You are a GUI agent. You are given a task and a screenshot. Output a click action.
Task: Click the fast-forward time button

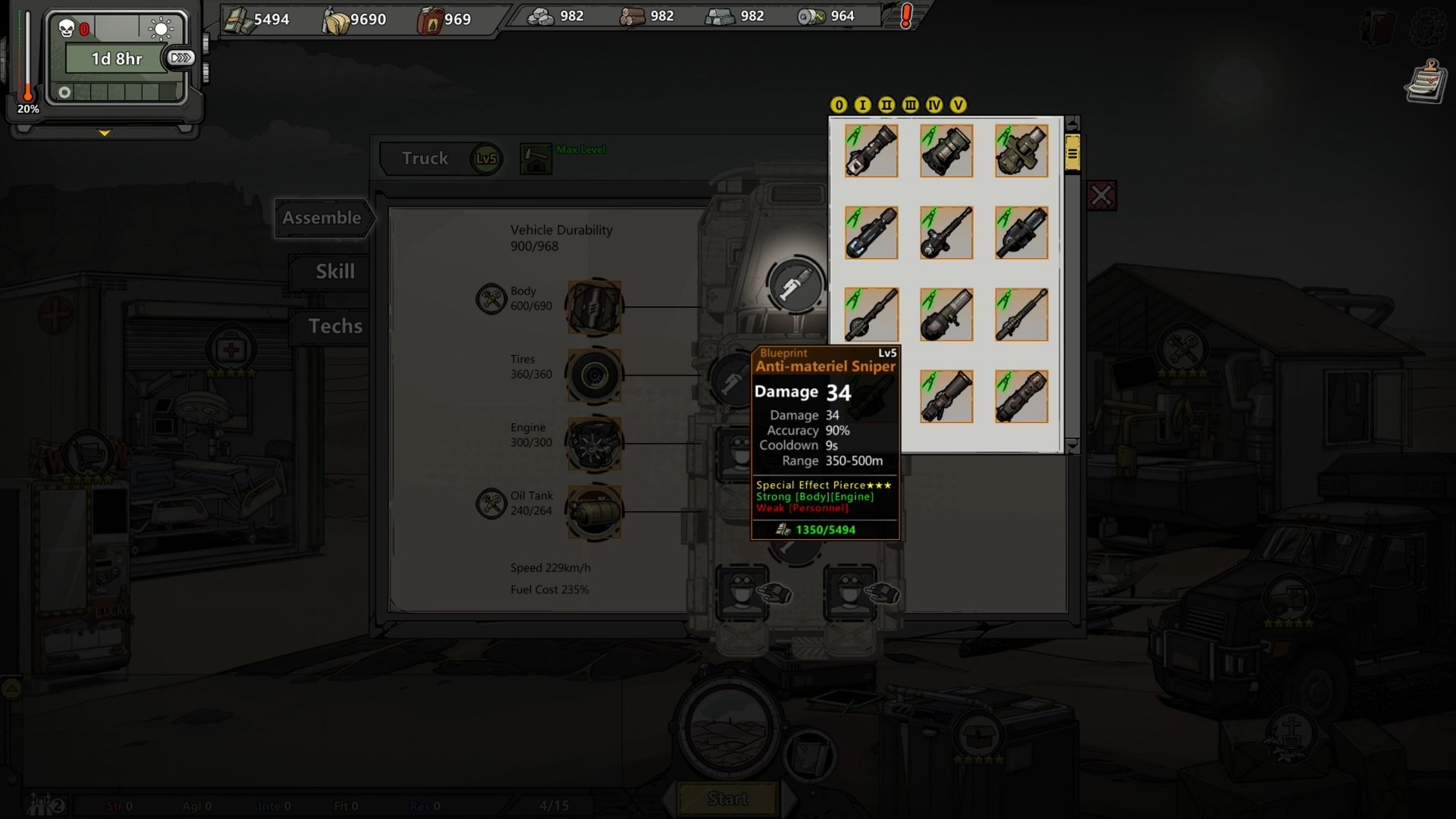[180, 58]
